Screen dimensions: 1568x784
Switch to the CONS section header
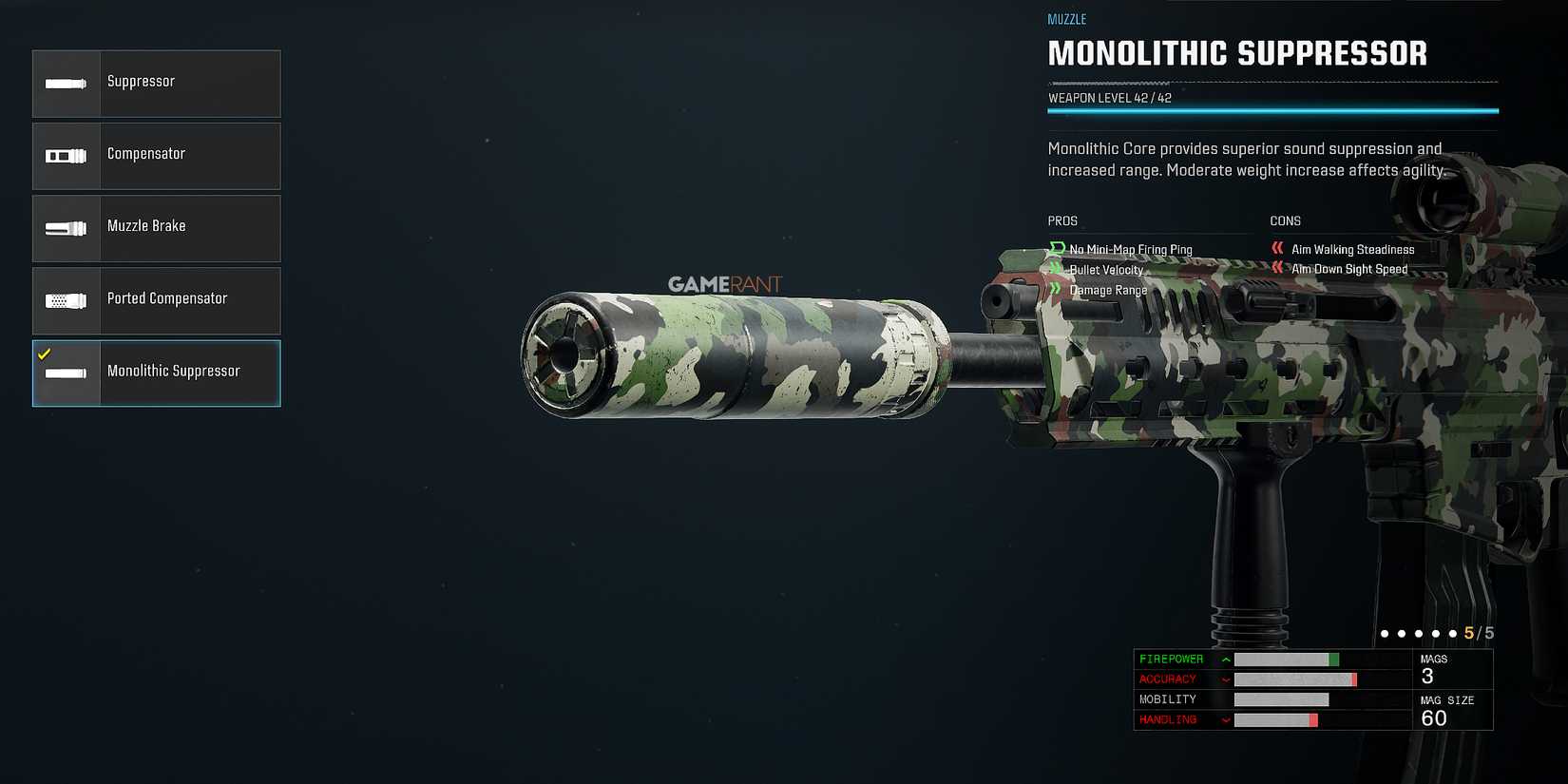coord(1285,220)
